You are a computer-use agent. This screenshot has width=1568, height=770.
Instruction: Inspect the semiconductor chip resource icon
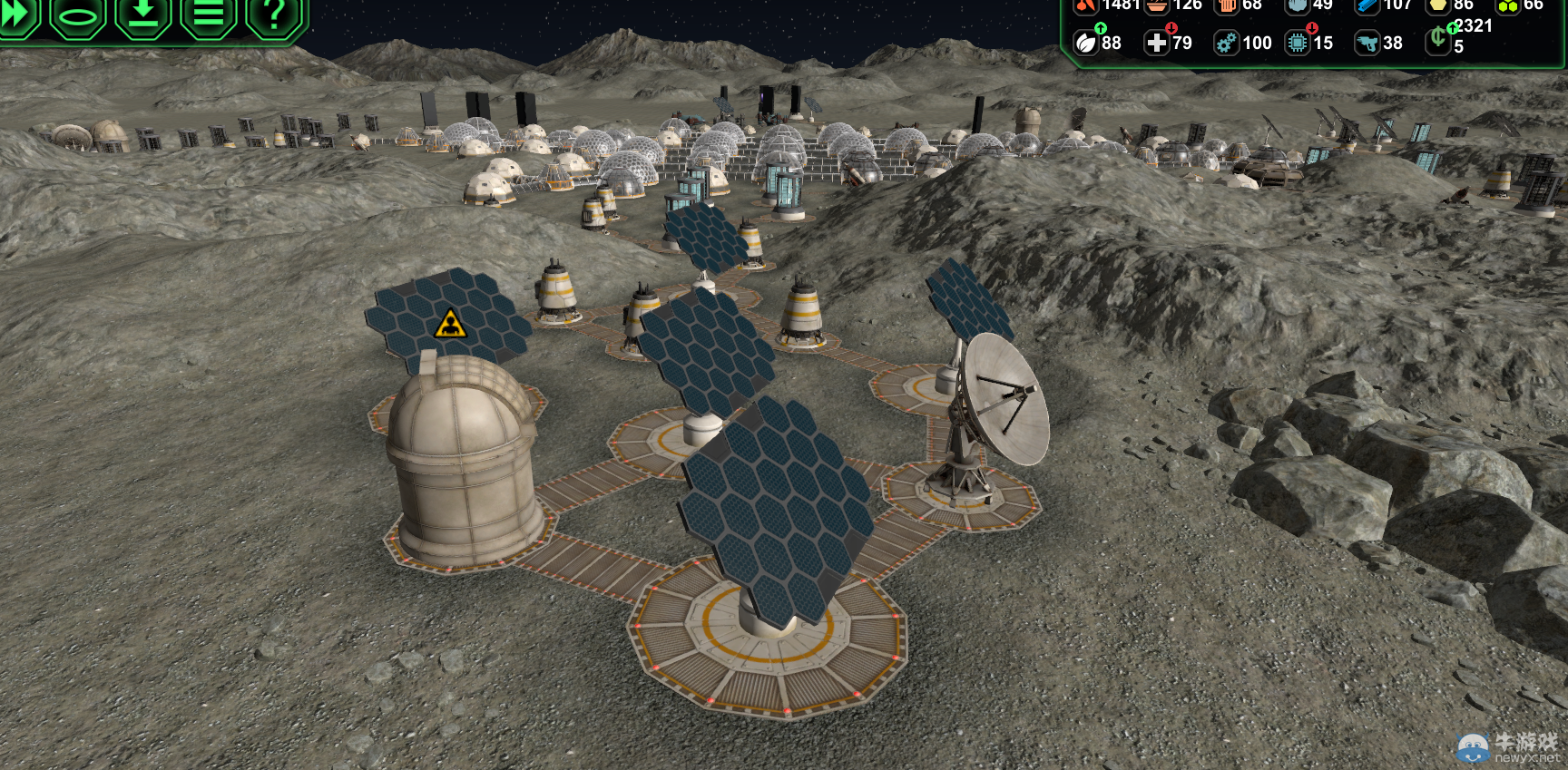[x=1298, y=43]
